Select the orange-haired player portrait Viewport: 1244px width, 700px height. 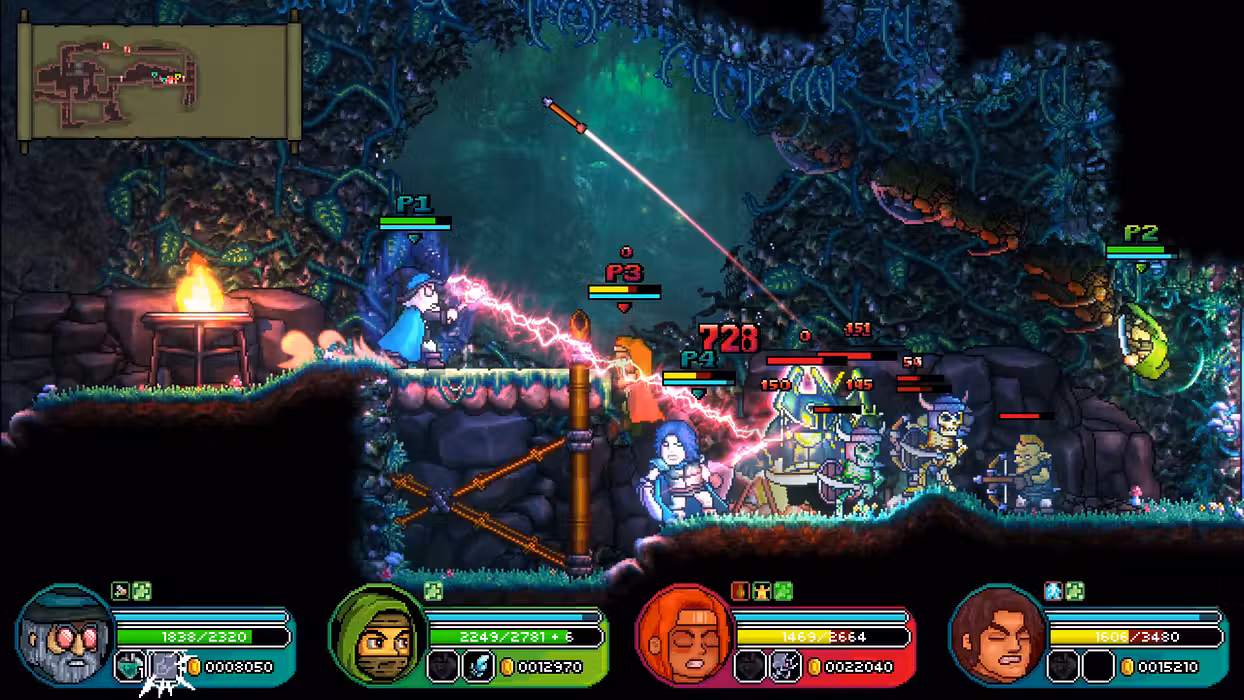click(686, 637)
